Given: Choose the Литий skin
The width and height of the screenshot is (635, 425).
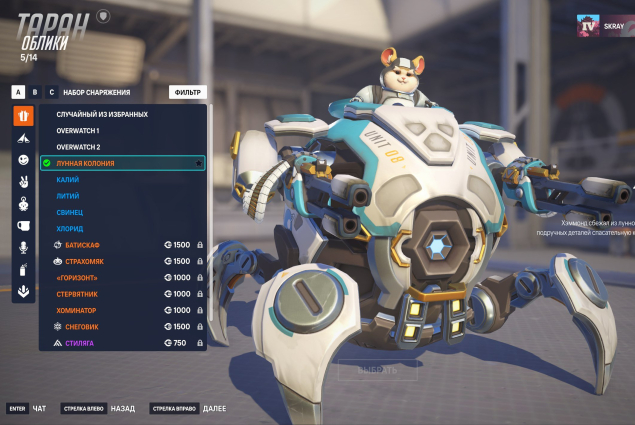Looking at the screenshot, I should coord(68,196).
